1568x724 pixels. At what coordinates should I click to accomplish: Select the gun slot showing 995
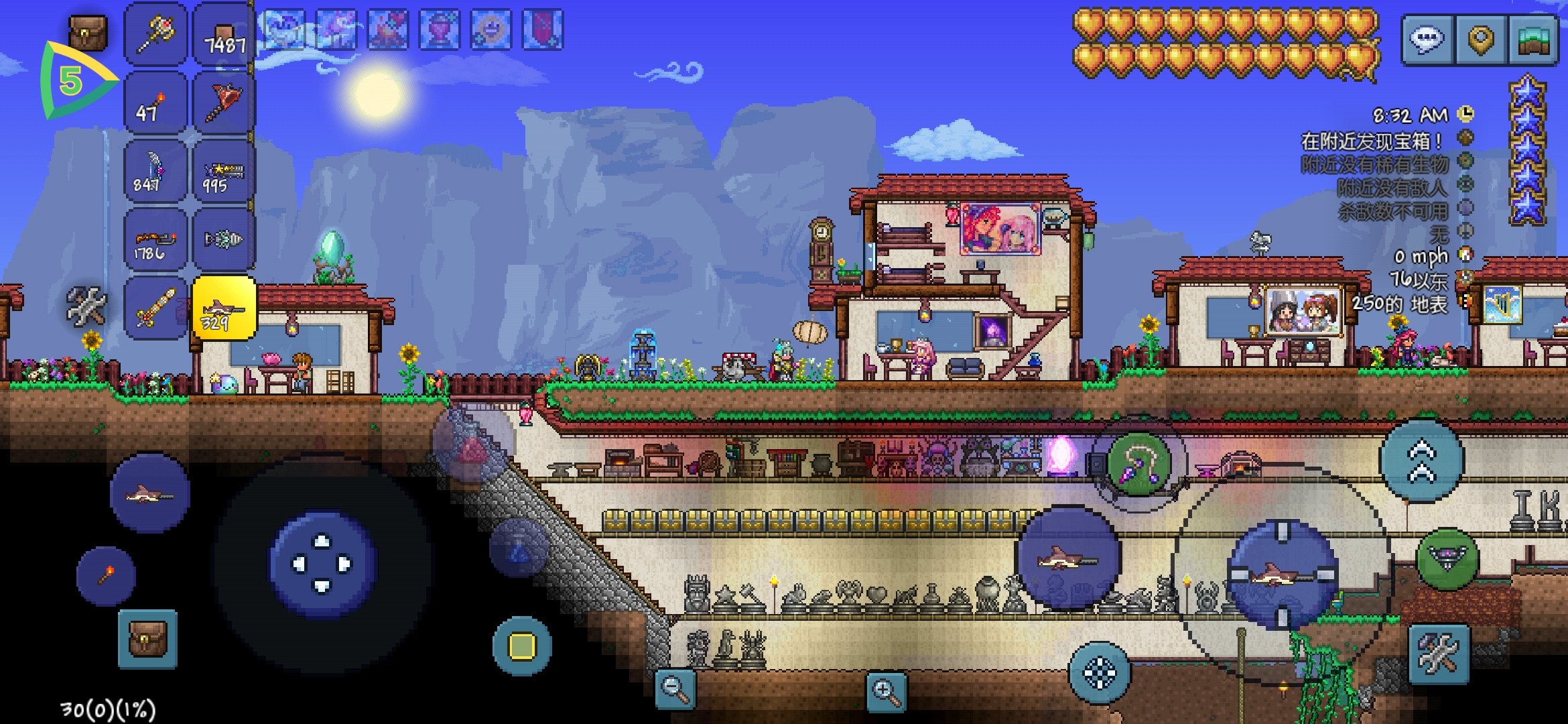pos(224,171)
